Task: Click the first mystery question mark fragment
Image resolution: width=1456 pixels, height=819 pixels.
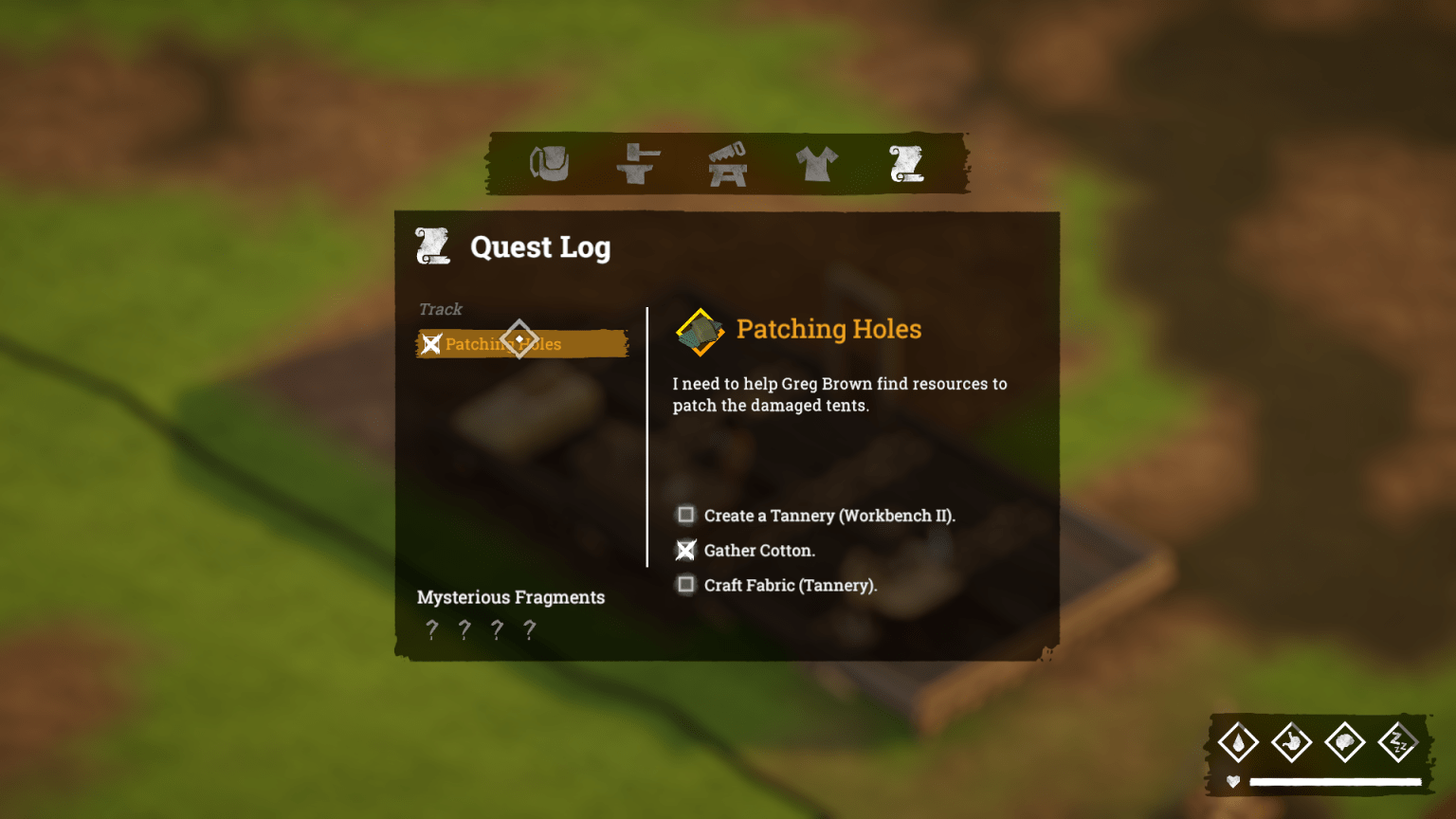Action: [x=432, y=628]
